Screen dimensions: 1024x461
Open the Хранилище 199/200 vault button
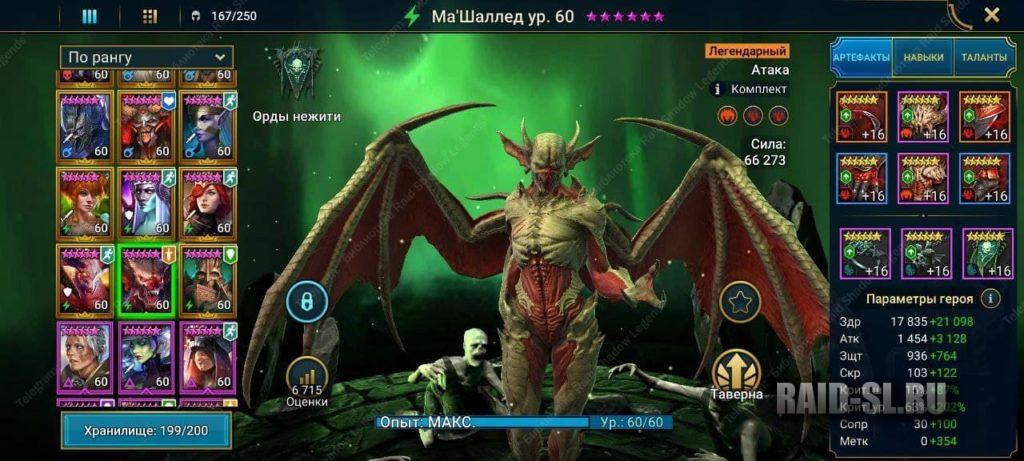[146, 430]
